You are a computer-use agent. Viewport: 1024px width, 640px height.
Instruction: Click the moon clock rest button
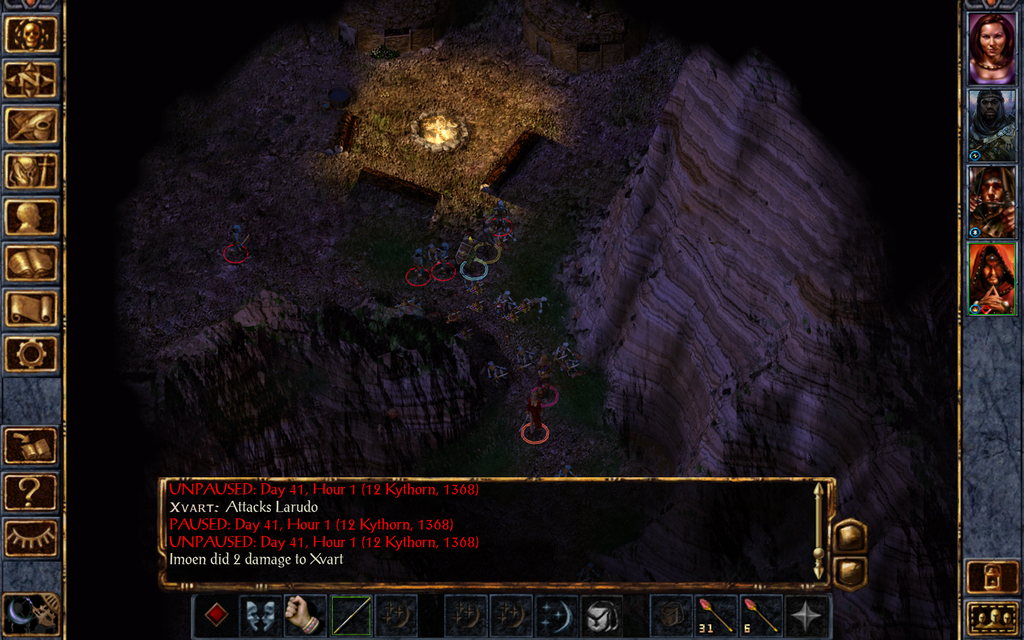[30, 613]
